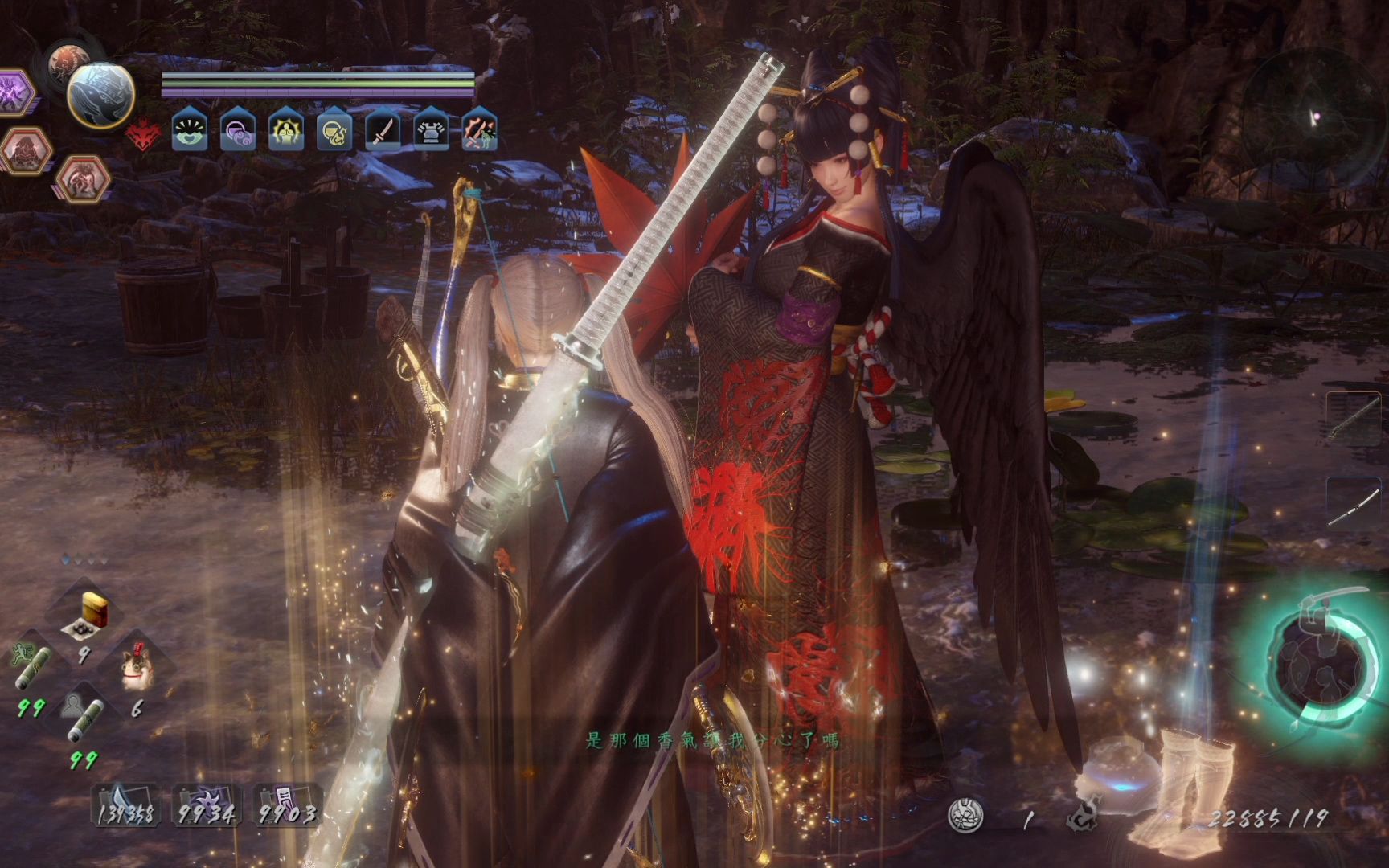
Task: Select the lower katana weapon slot
Action: click(x=1354, y=505)
